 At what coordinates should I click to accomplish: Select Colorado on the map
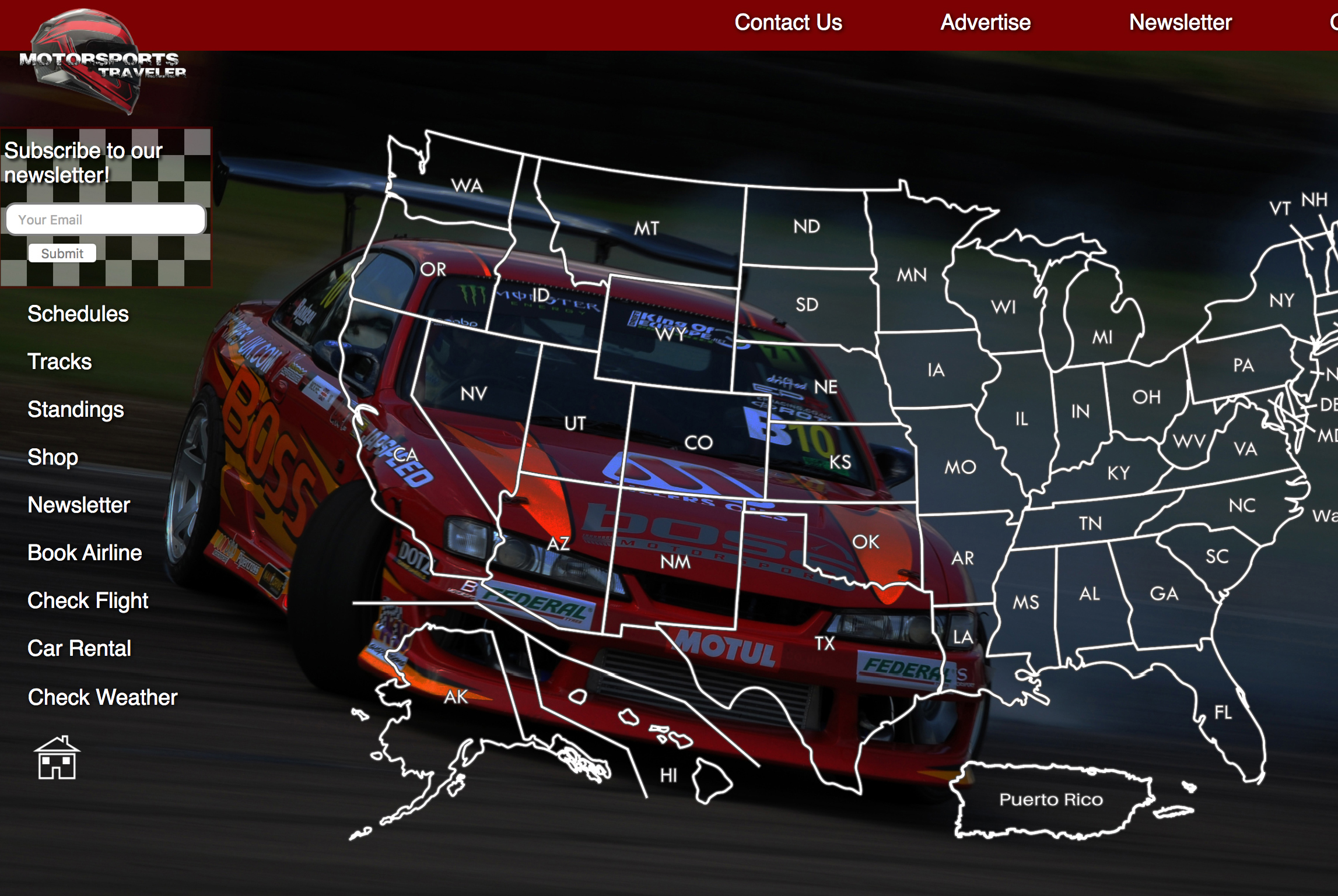(698, 442)
